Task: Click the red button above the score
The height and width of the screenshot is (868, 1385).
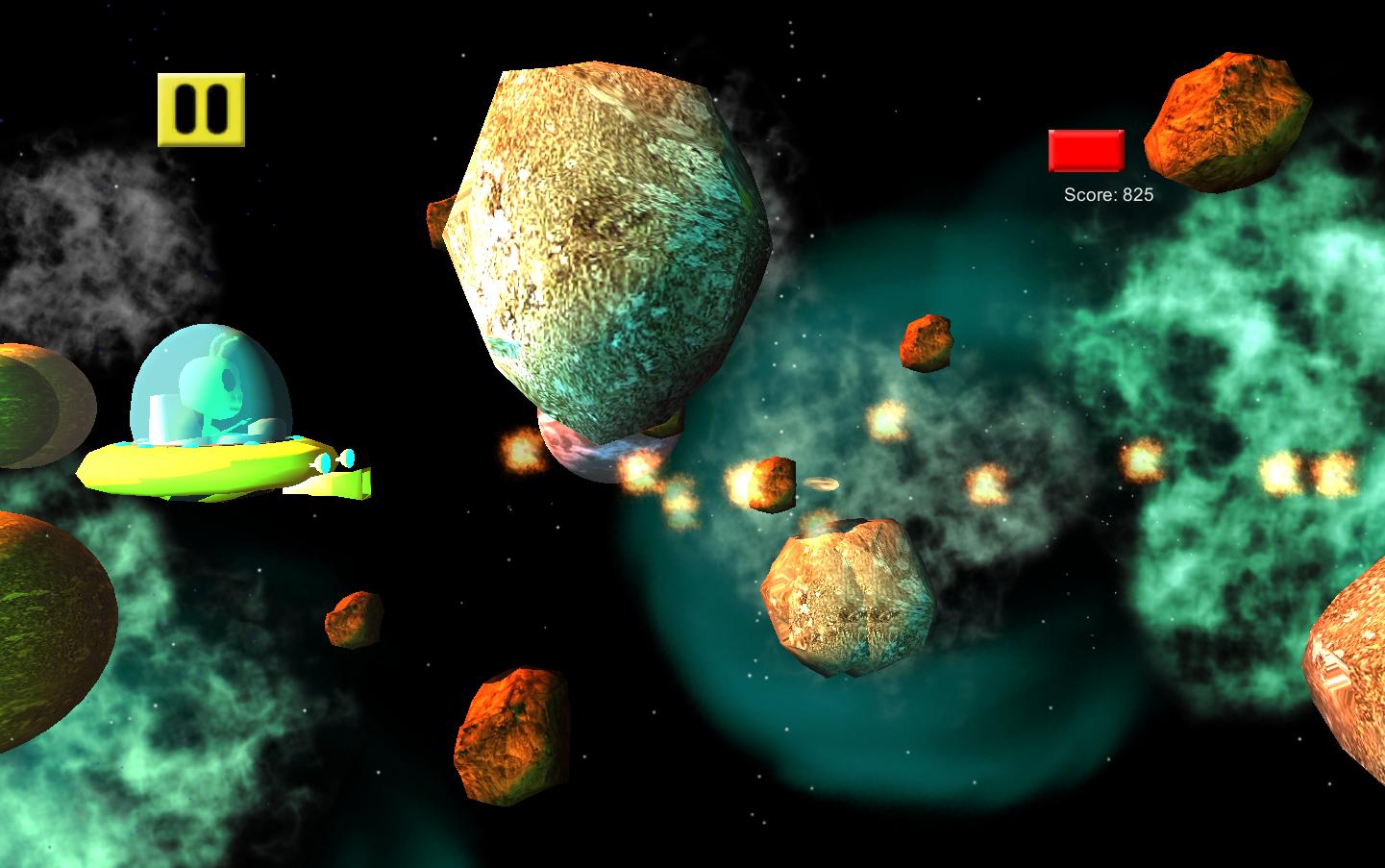Action: pos(1087,150)
